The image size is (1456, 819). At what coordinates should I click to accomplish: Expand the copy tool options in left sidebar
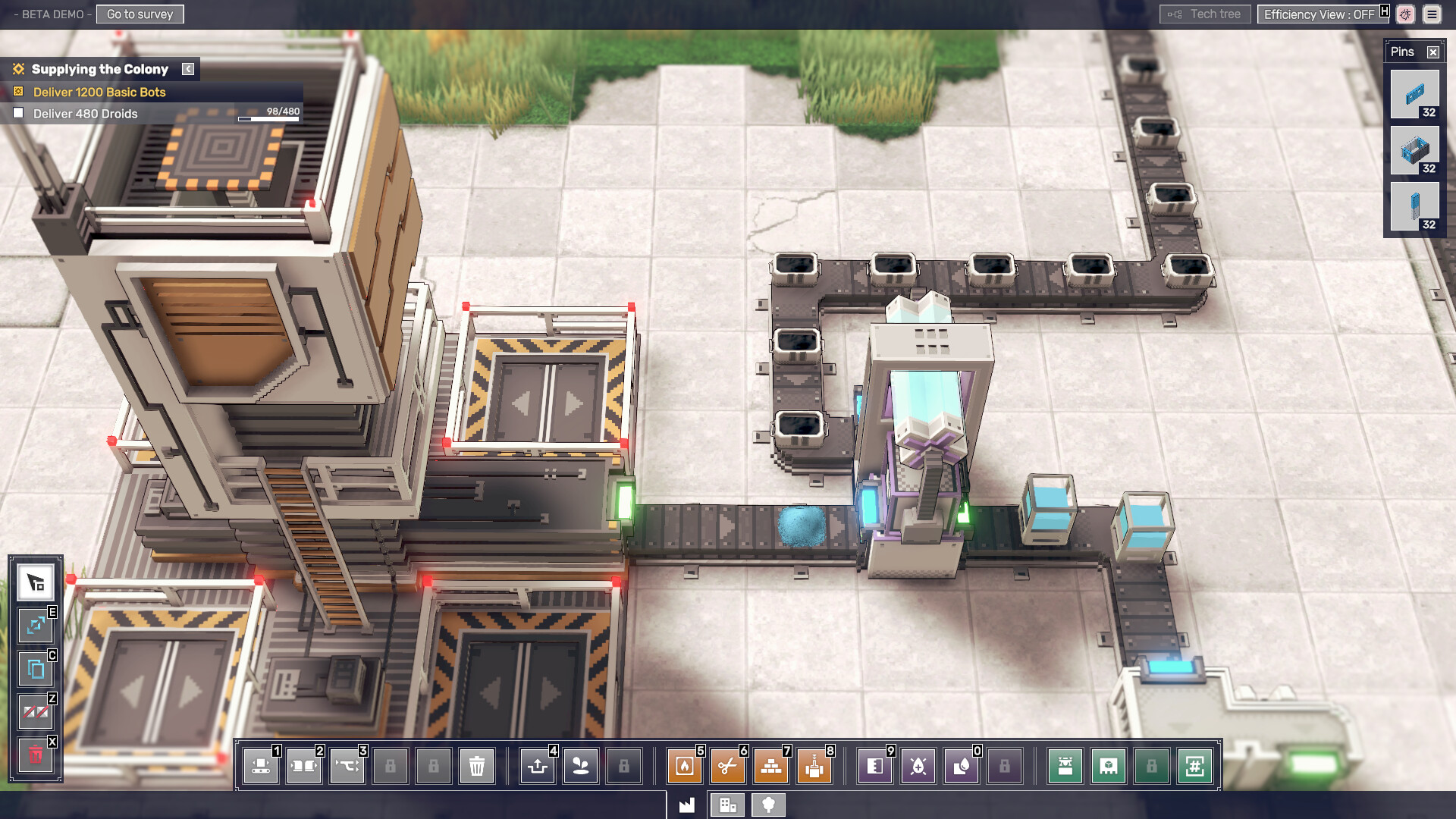click(35, 670)
